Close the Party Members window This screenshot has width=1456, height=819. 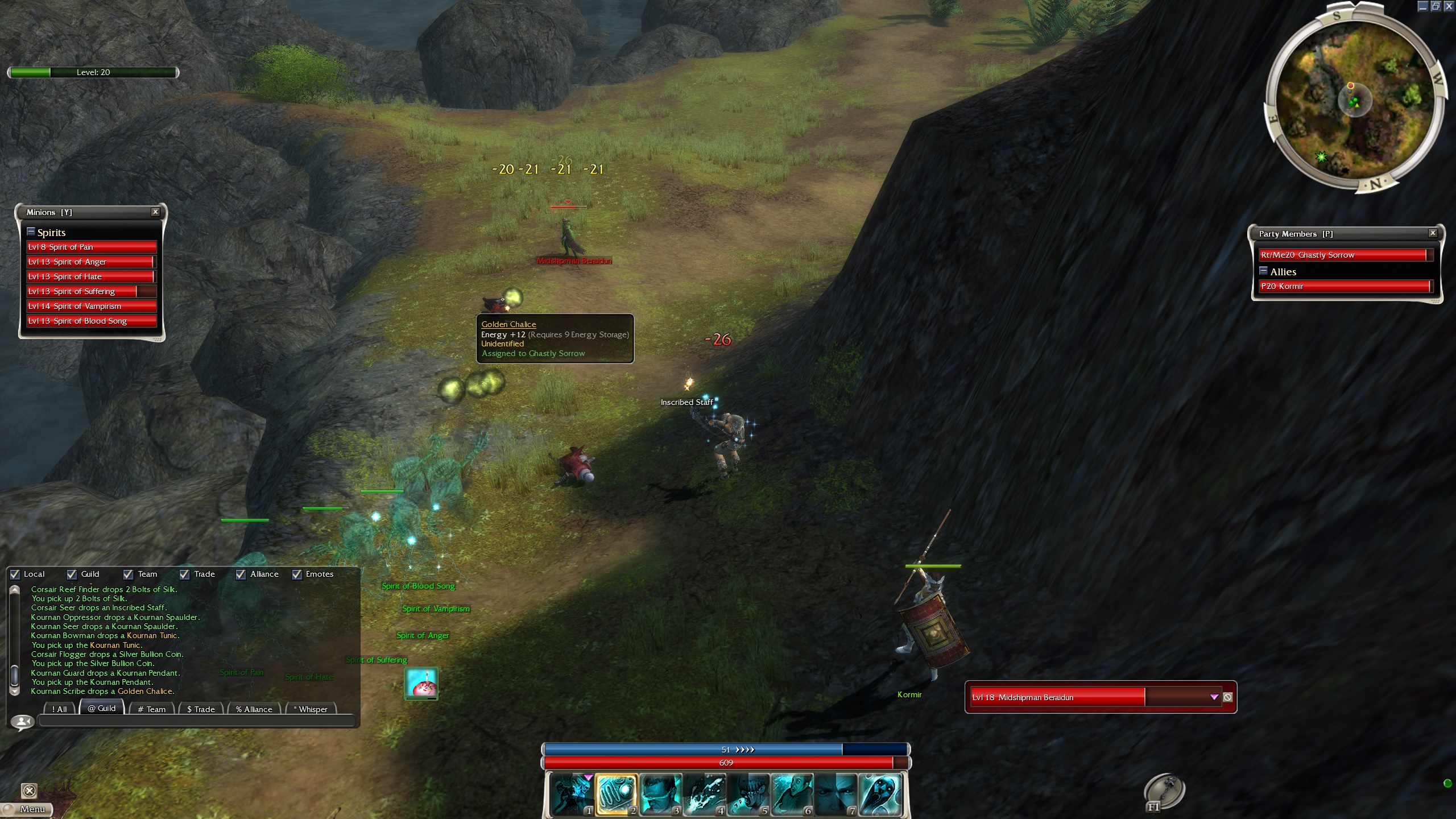(1433, 233)
